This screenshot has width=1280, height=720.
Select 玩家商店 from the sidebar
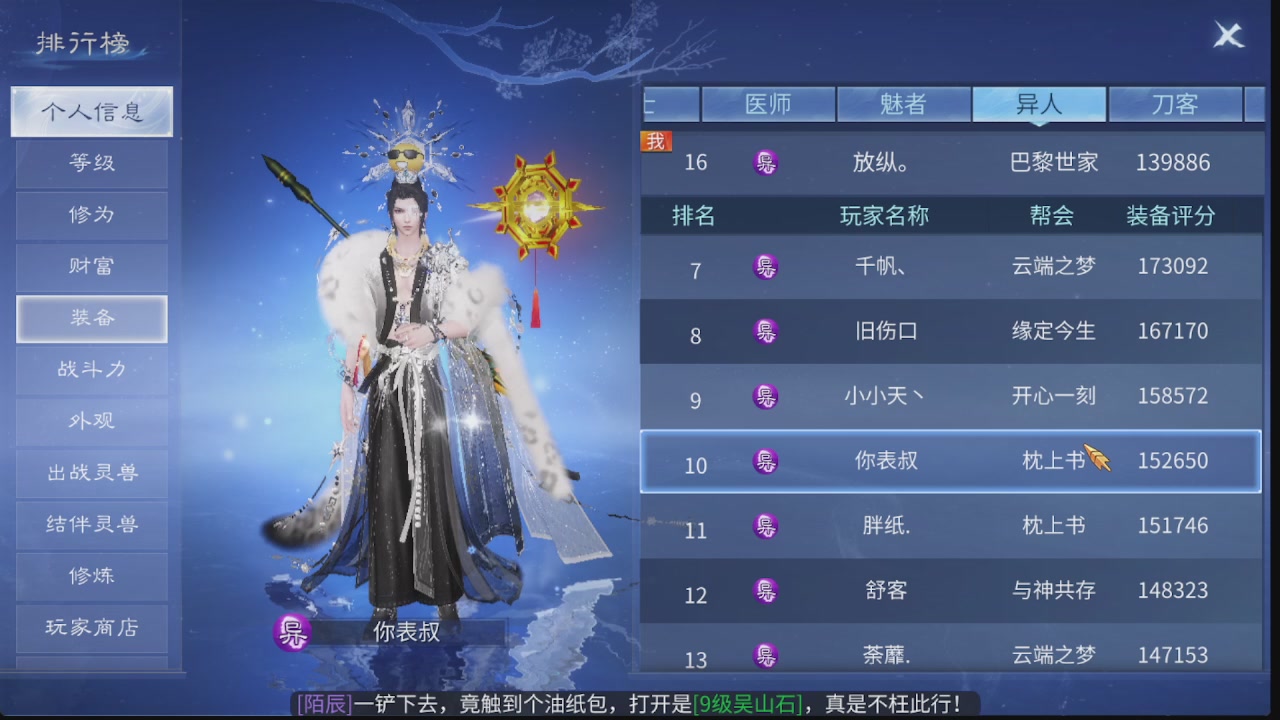pyautogui.click(x=92, y=628)
